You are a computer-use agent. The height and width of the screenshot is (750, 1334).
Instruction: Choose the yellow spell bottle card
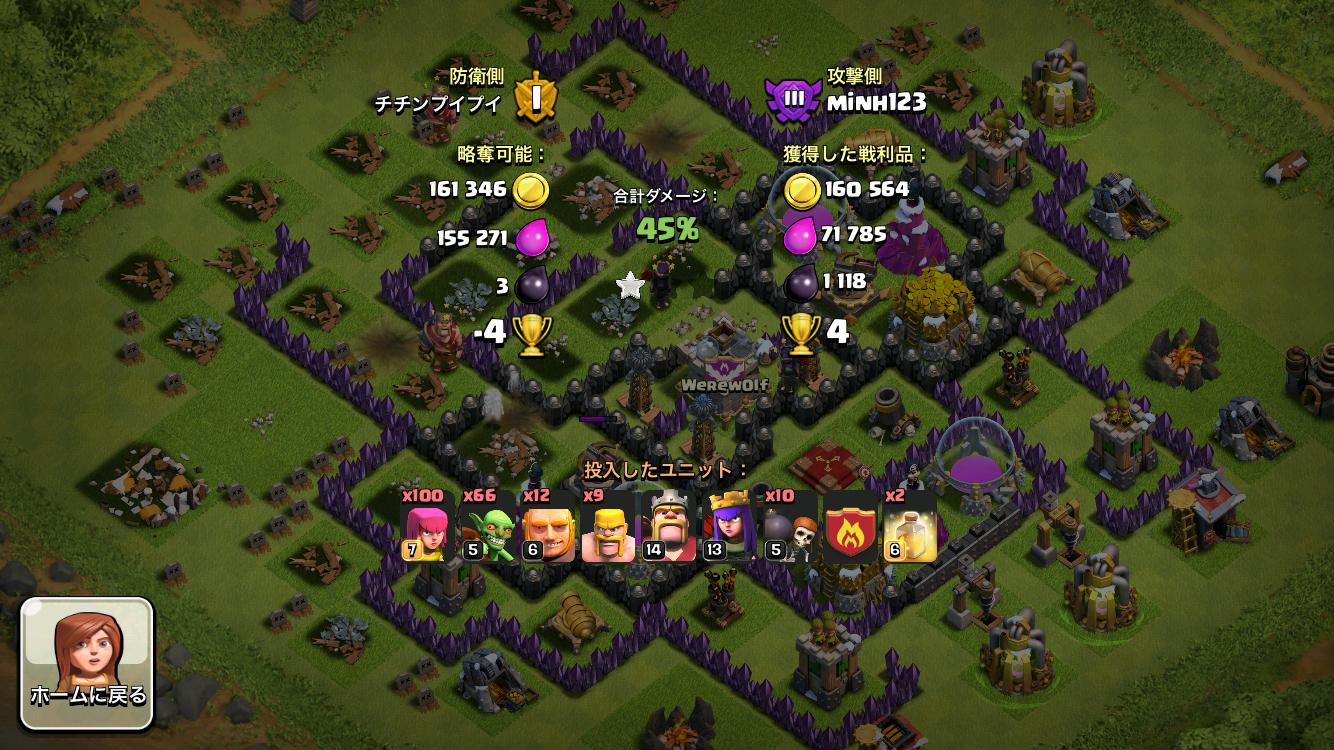point(910,526)
